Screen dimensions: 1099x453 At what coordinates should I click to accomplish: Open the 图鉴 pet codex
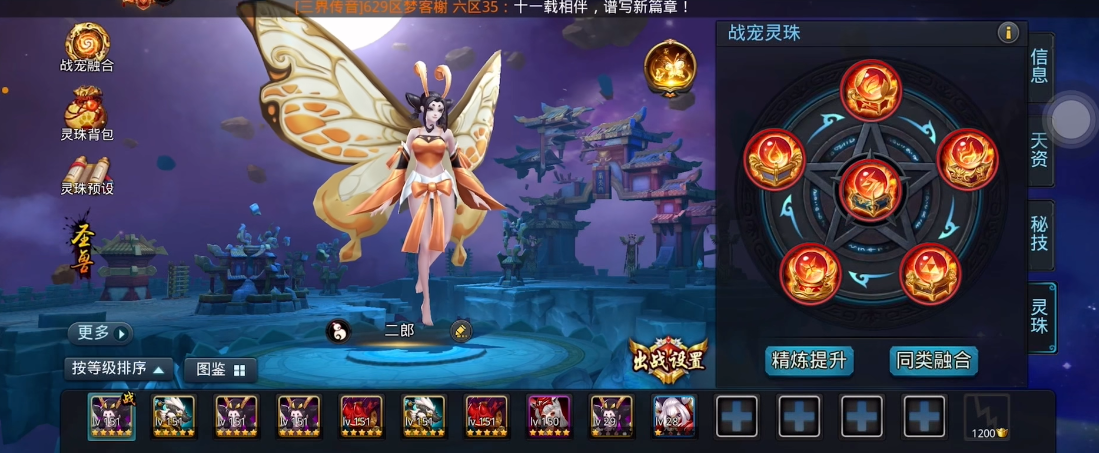tap(221, 369)
